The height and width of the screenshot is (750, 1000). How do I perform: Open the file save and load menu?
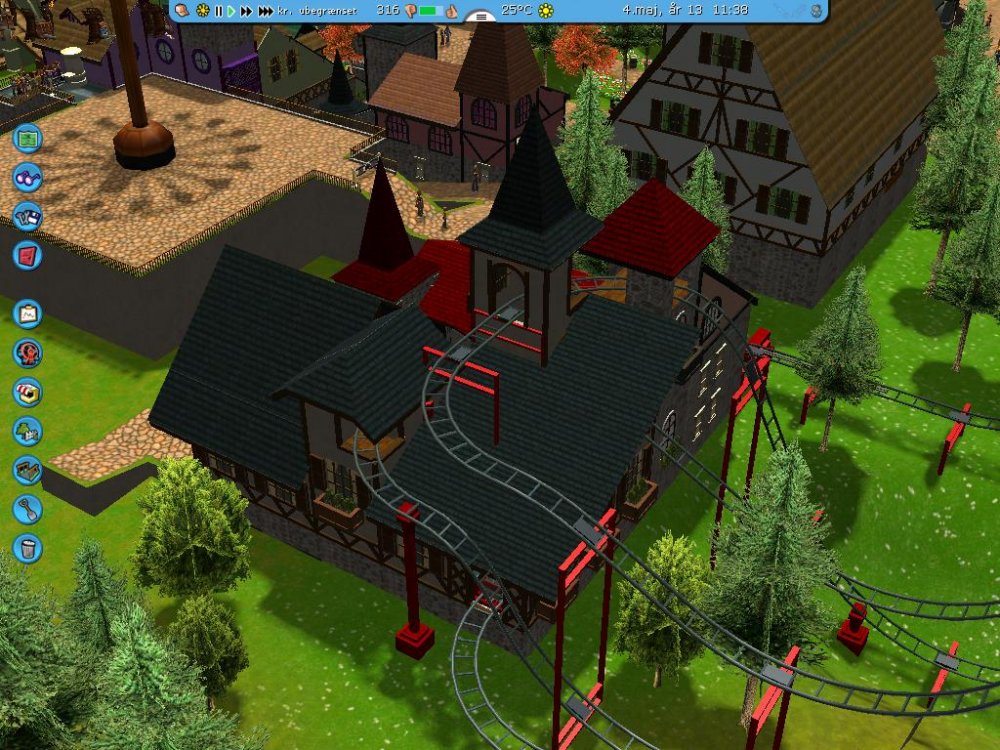tap(28, 216)
